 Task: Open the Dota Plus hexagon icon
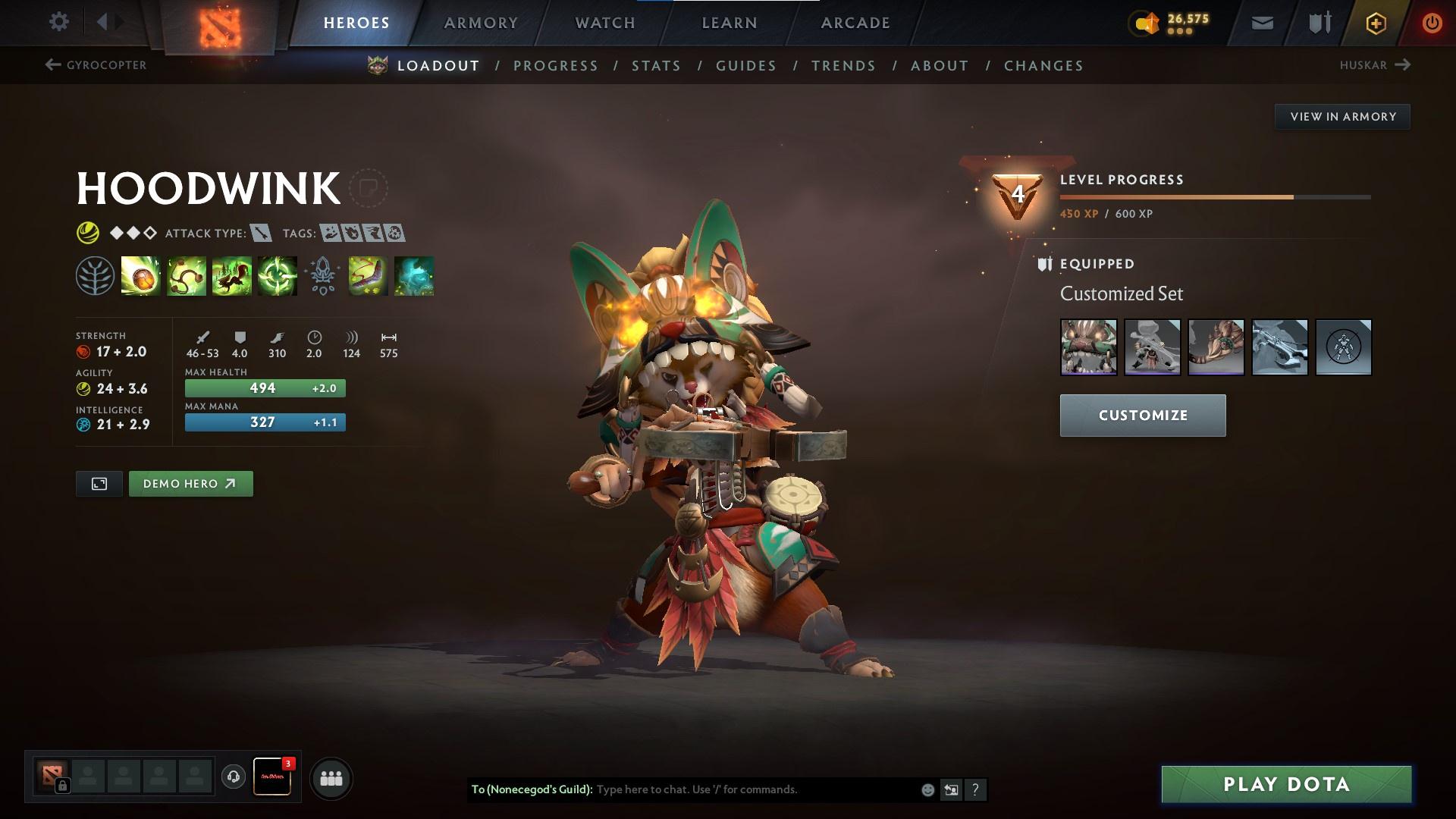pos(1376,22)
